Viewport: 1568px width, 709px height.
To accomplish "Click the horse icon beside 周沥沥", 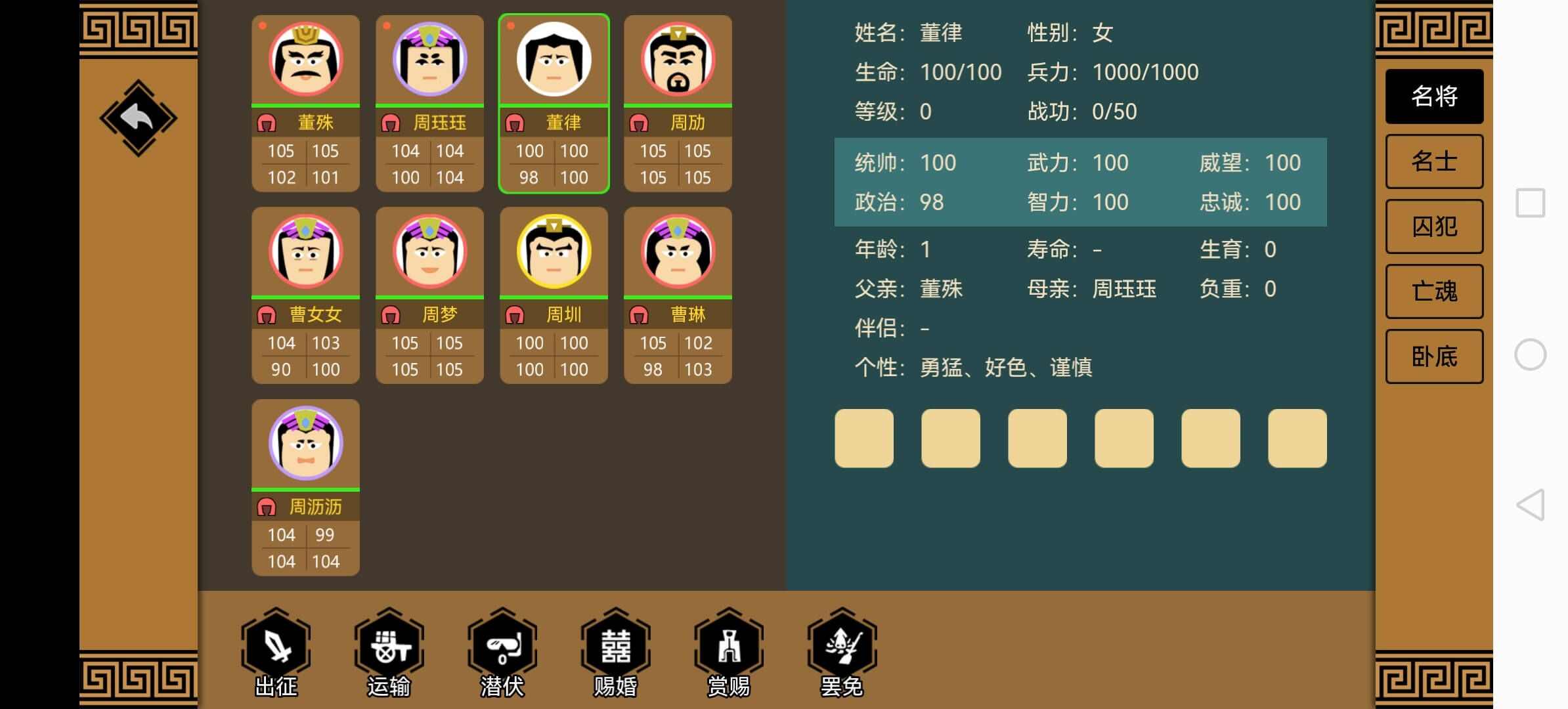I will [268, 507].
